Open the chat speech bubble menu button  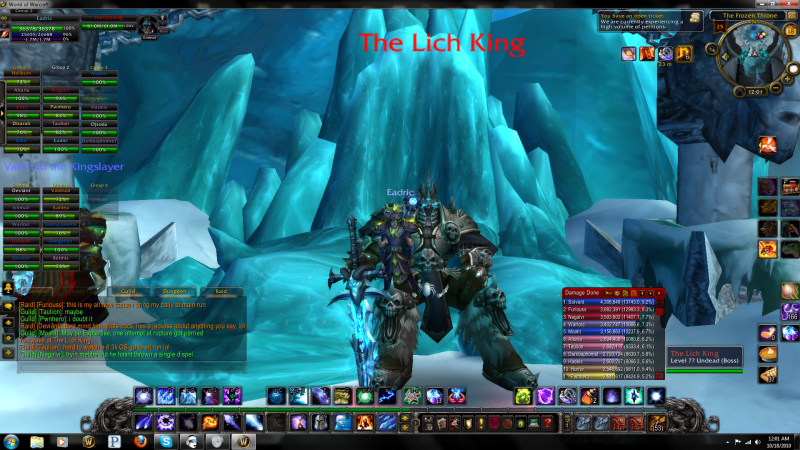(x=8, y=305)
